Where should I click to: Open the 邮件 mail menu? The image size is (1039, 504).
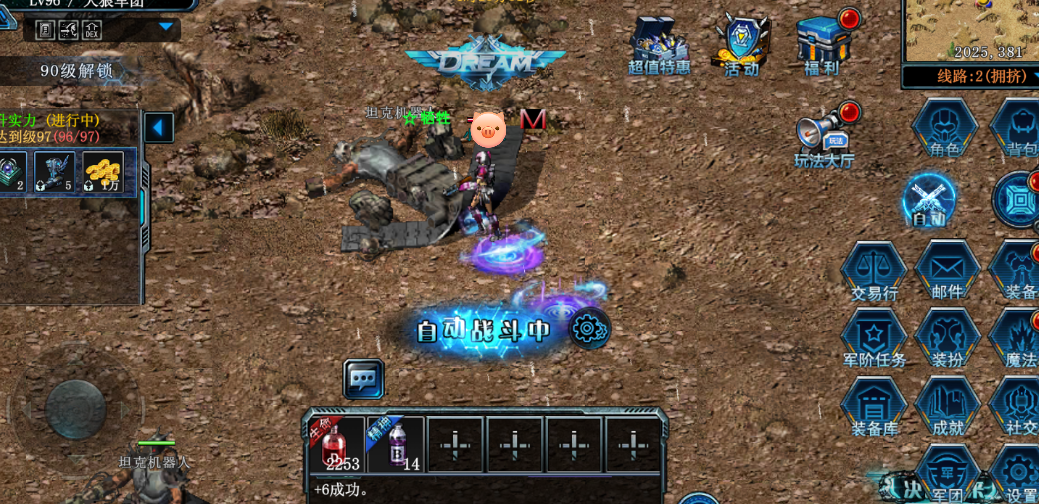click(947, 270)
